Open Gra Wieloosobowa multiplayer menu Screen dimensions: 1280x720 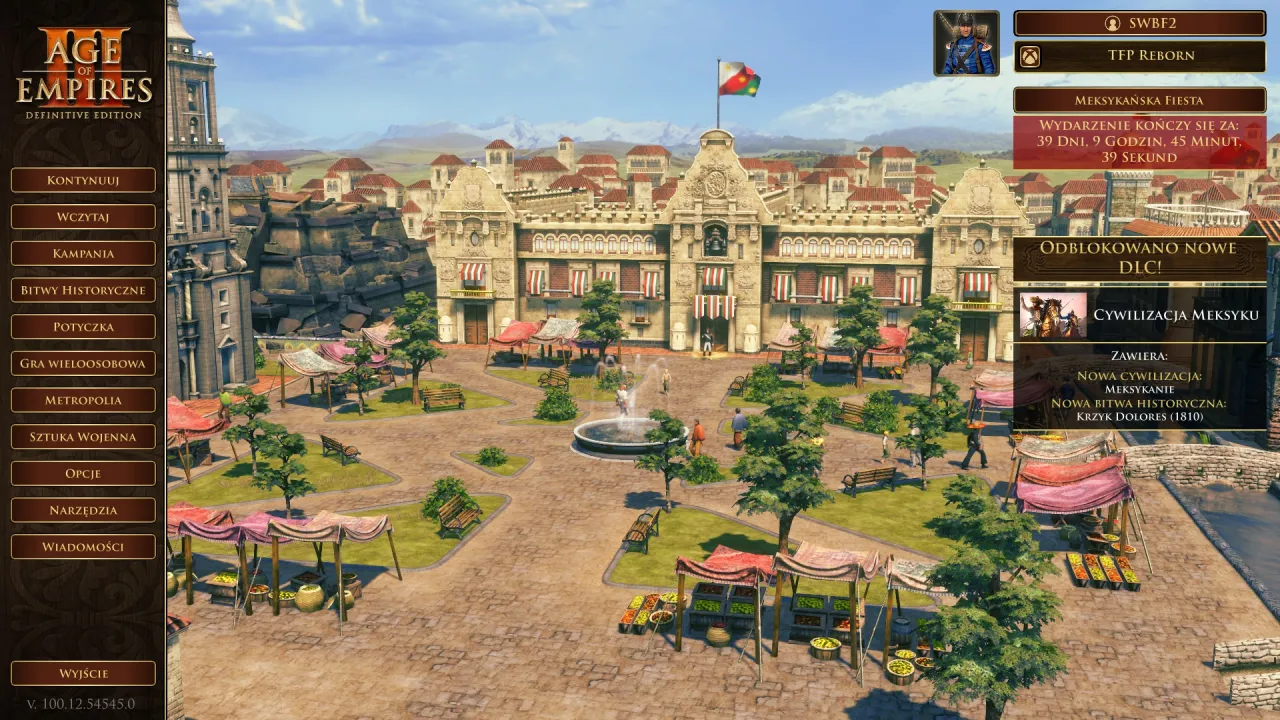[82, 363]
